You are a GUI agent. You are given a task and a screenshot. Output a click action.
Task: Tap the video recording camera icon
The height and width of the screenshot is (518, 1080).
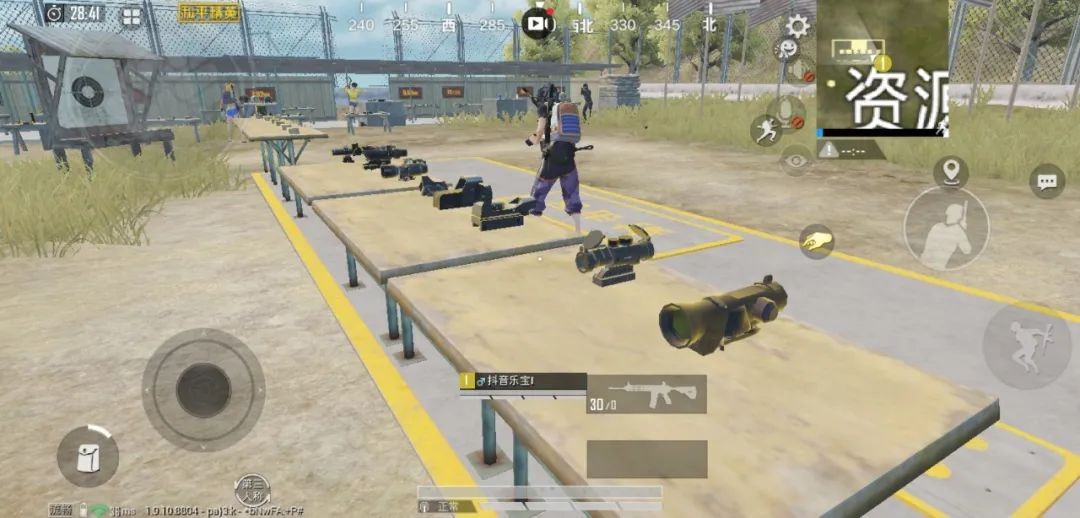click(539, 23)
